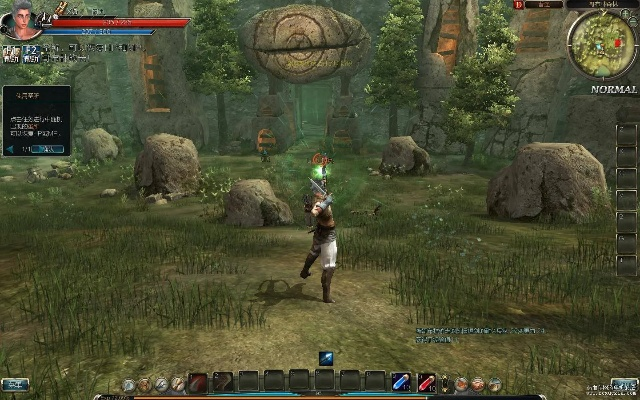Click the bottom-right corner menu button
Screen dimensions: 640x400
coord(624,384)
